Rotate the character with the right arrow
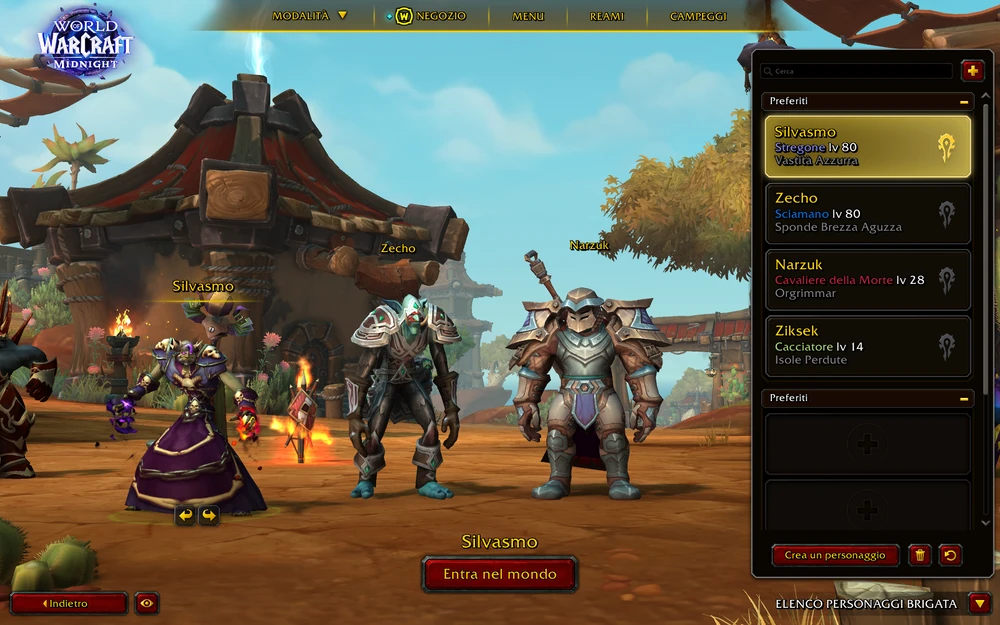Screen dimensions: 1000x625 (x=209, y=515)
